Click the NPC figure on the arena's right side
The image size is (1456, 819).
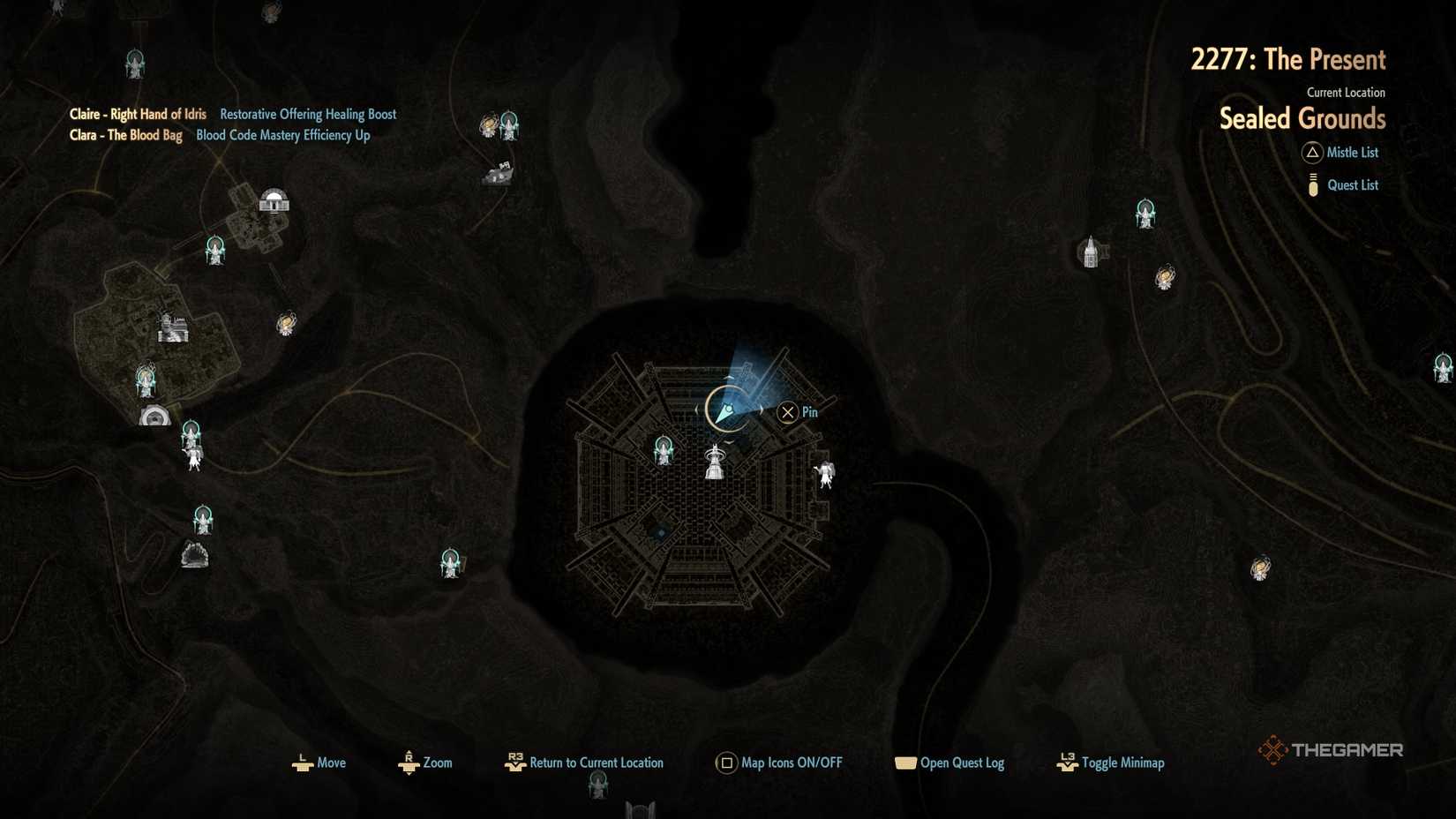coord(826,474)
